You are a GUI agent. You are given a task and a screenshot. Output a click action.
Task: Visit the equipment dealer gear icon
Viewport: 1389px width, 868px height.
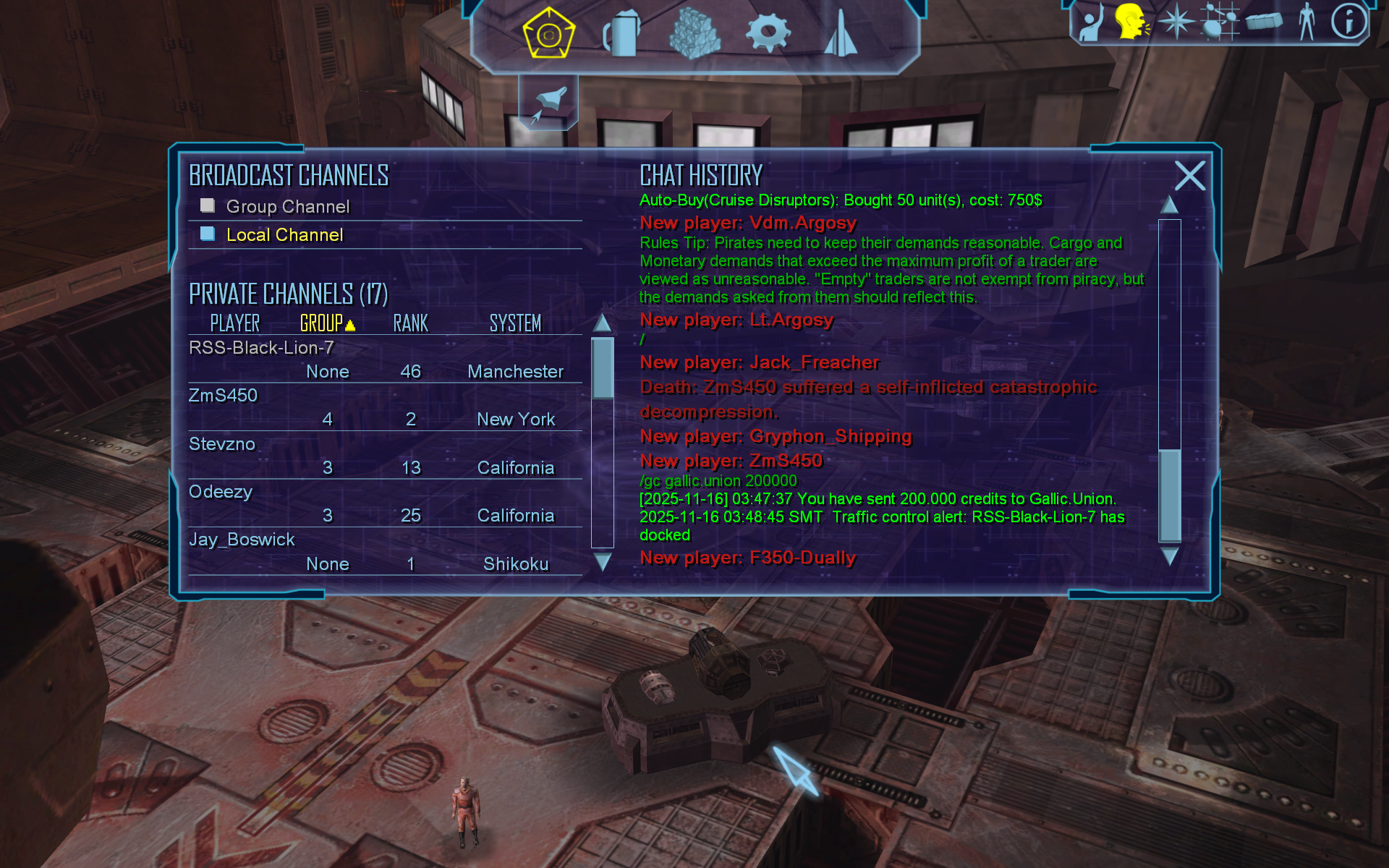[x=768, y=33]
